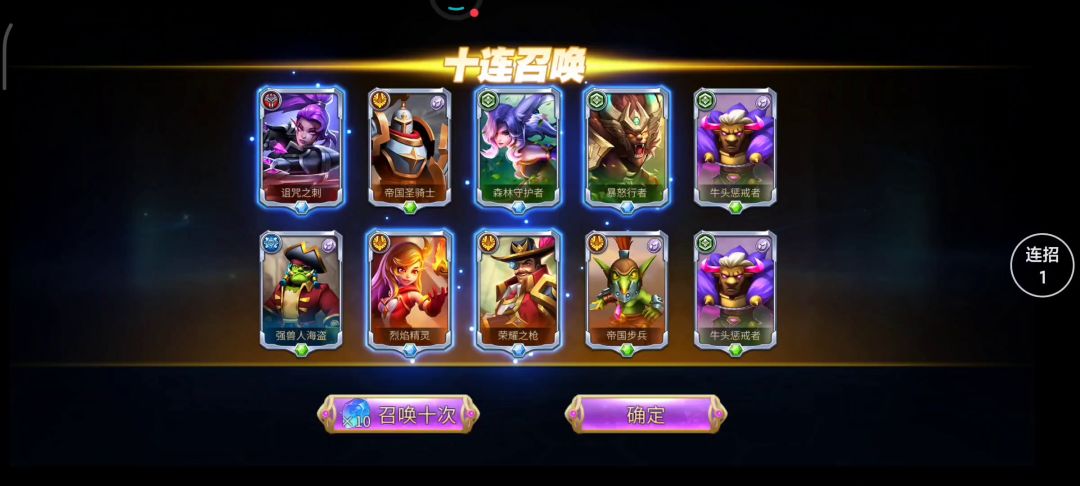Choose the 帝国步兵 infantry card

click(x=626, y=289)
